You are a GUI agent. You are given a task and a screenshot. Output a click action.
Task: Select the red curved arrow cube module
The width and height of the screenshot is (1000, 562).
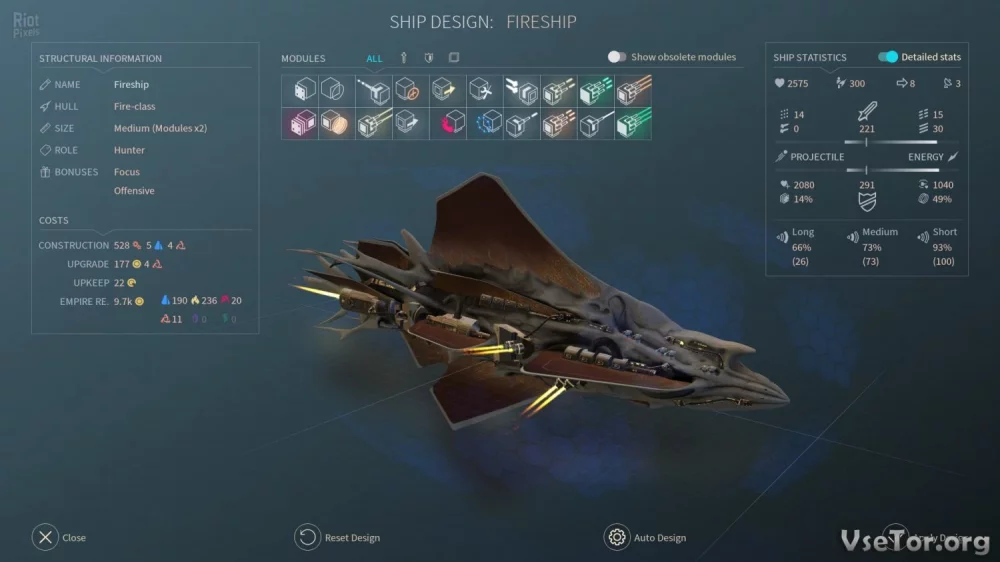click(447, 124)
